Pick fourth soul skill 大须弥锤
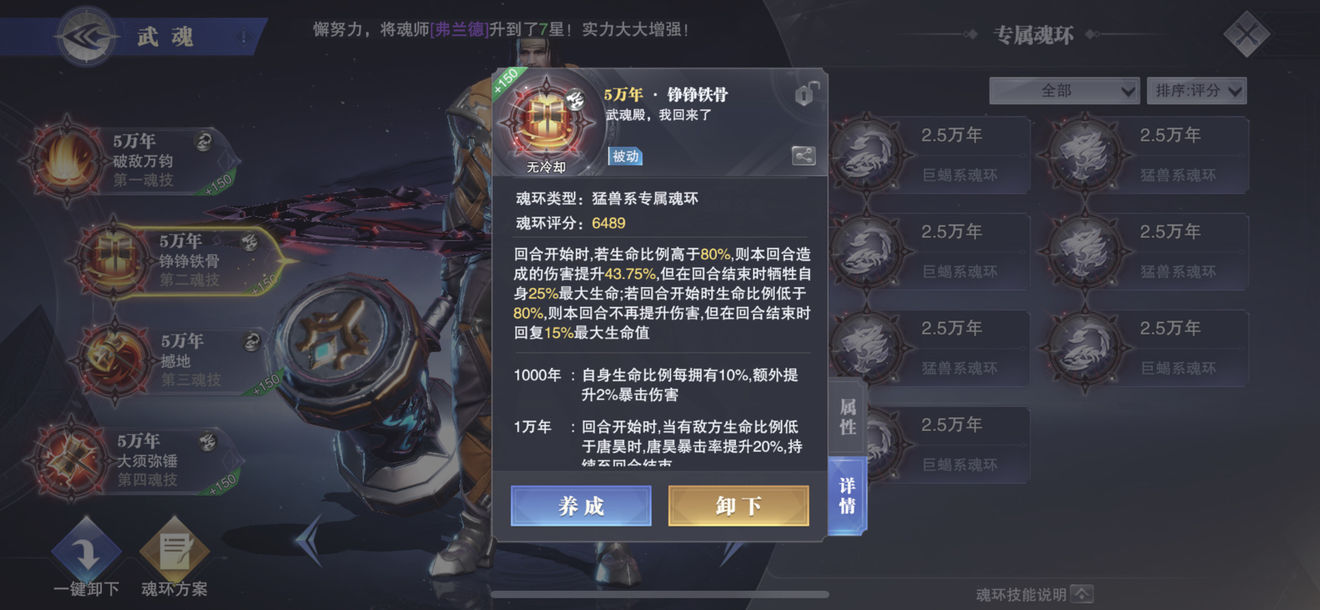 [140, 459]
